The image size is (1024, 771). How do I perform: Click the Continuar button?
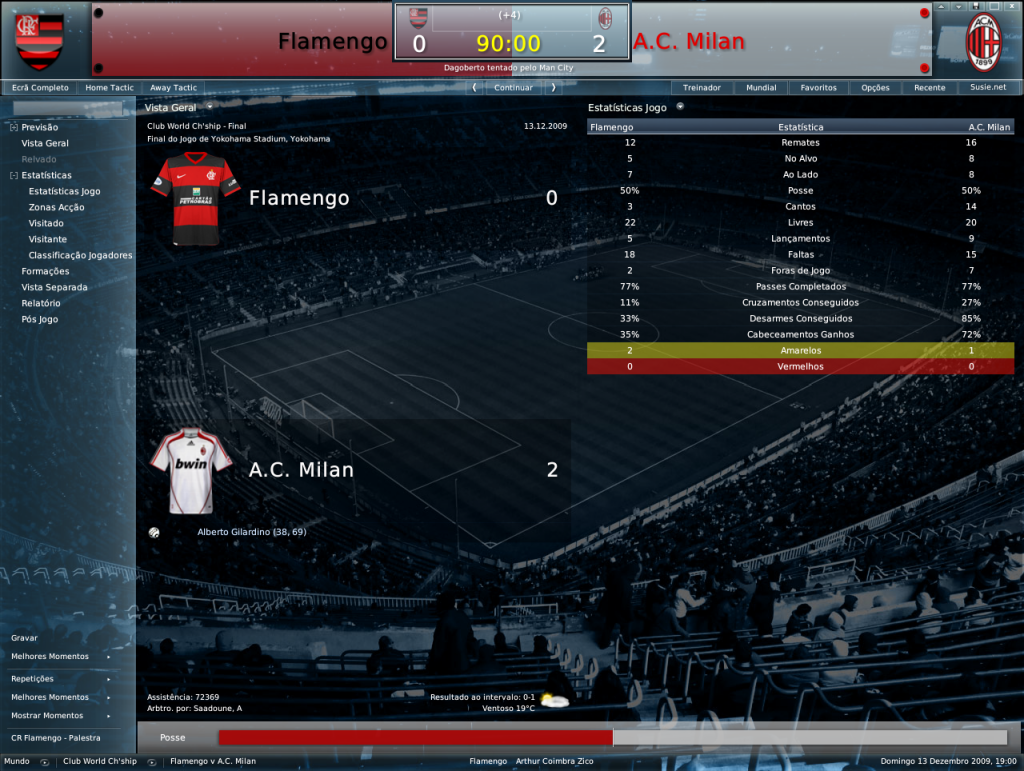click(x=513, y=88)
